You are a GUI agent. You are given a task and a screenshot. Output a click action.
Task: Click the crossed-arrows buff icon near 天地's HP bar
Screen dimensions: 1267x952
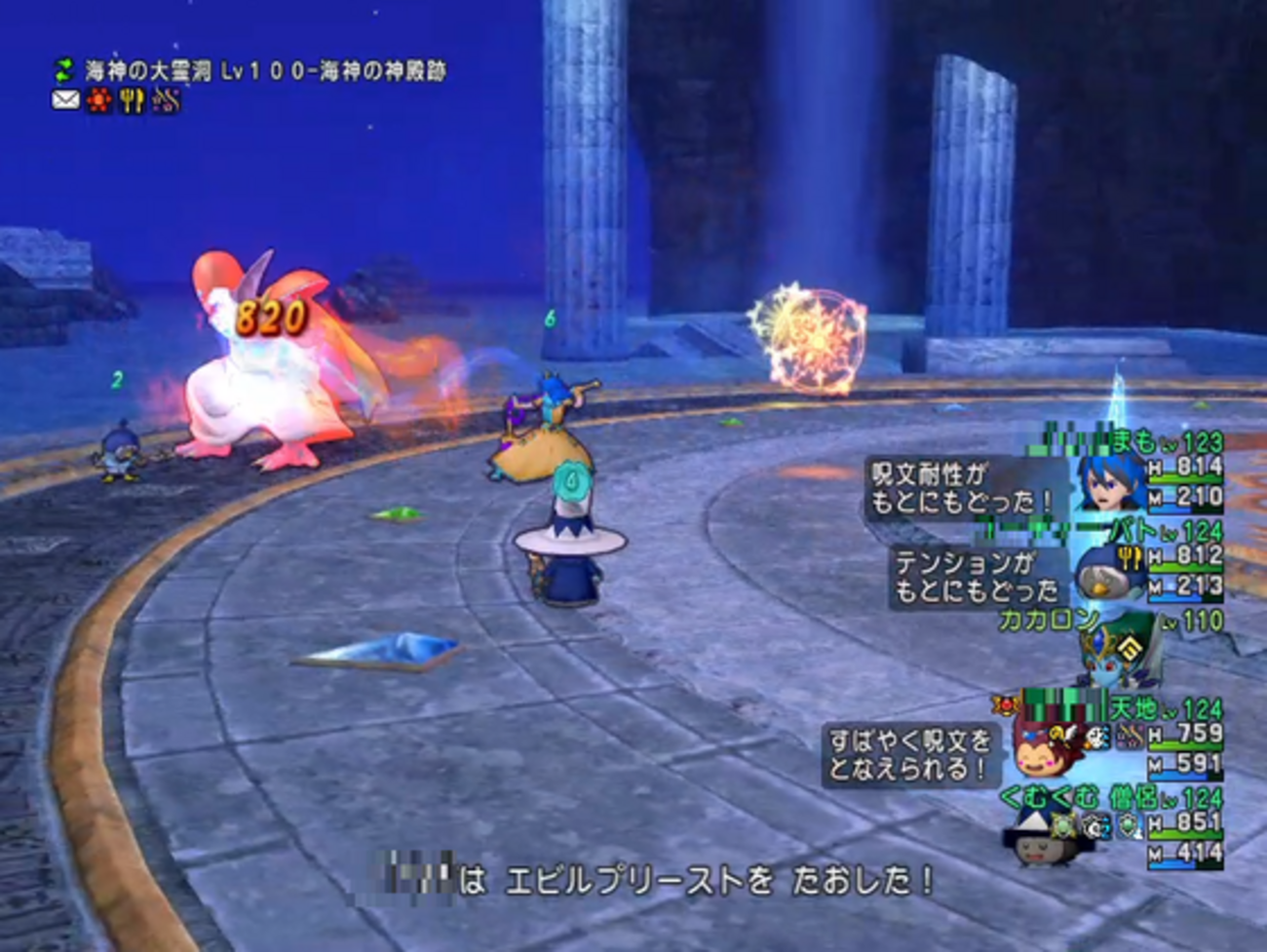tap(1131, 736)
